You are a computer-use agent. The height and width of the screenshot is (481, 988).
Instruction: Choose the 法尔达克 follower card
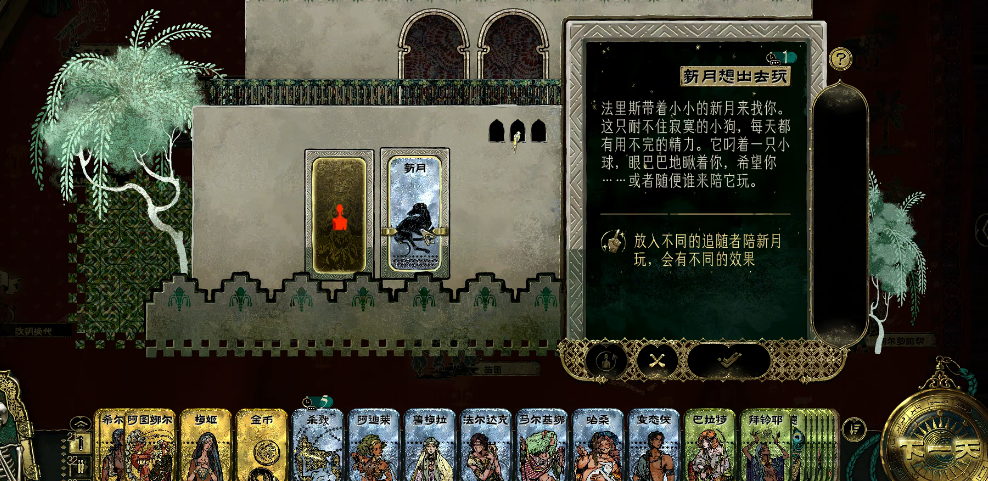[x=486, y=445]
